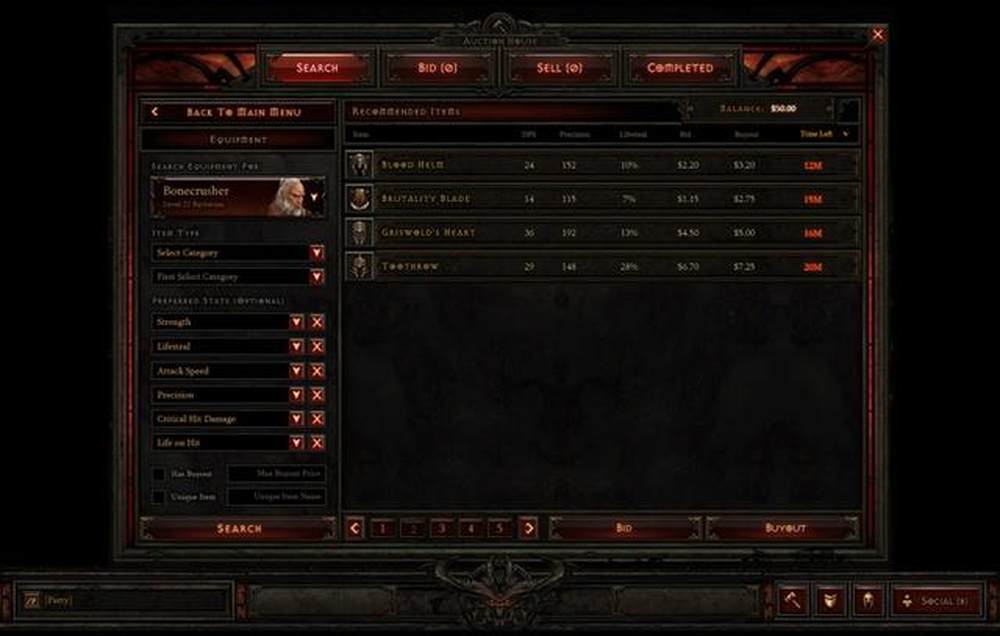Place a bid with the Bid button
Viewport: 1000px width, 636px height.
(x=623, y=528)
